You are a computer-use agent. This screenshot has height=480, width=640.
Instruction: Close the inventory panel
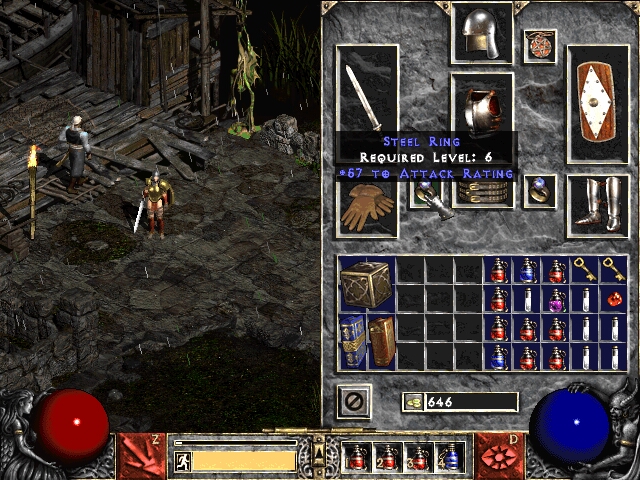354,401
